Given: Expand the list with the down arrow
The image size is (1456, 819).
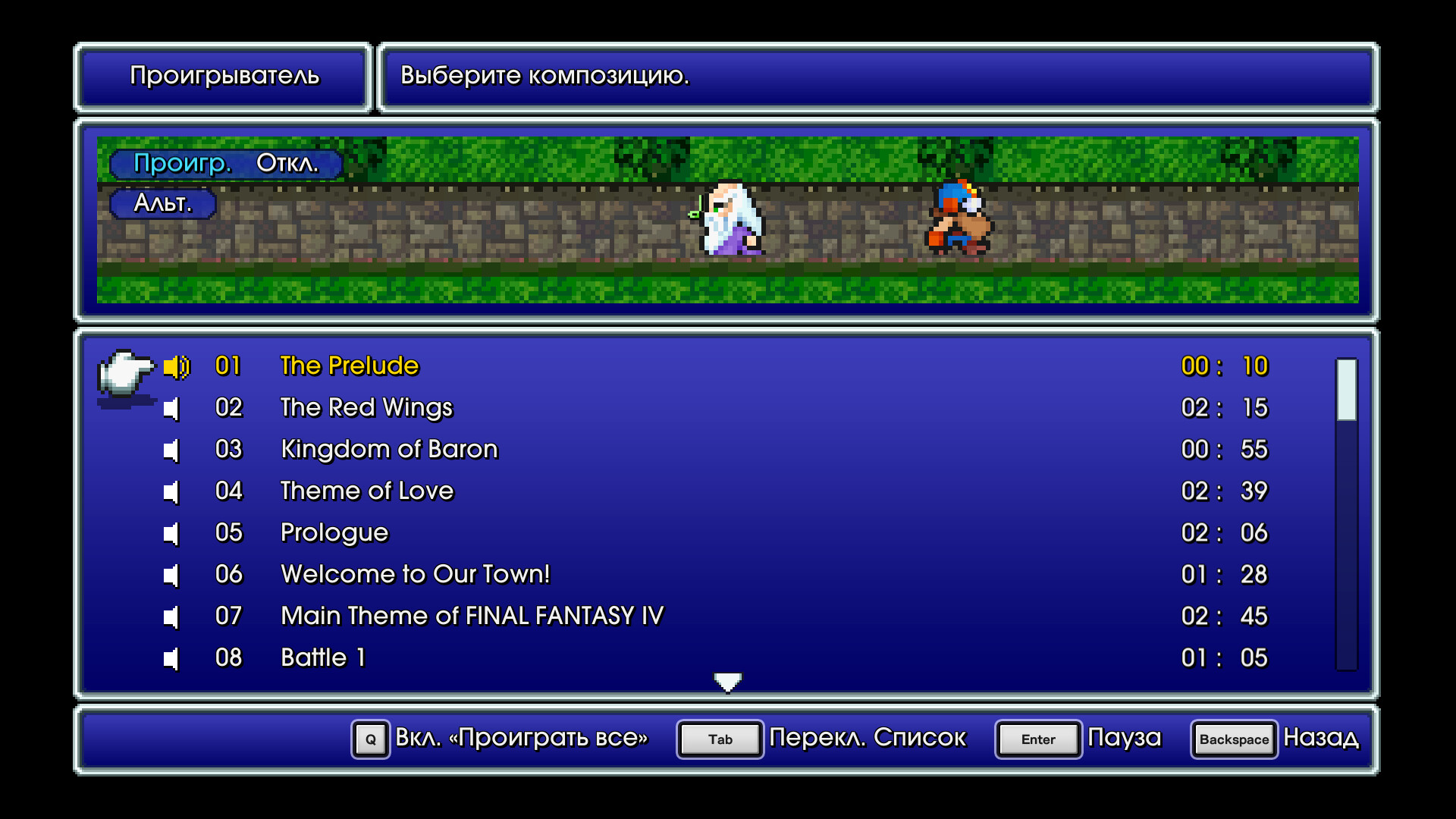Looking at the screenshot, I should point(727,681).
